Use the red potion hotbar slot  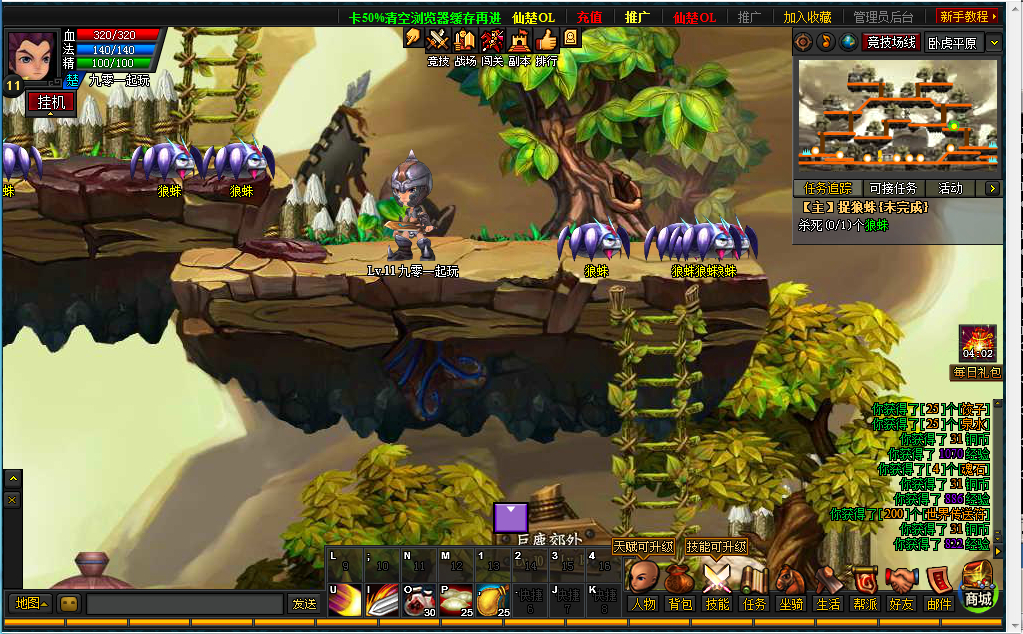click(416, 598)
